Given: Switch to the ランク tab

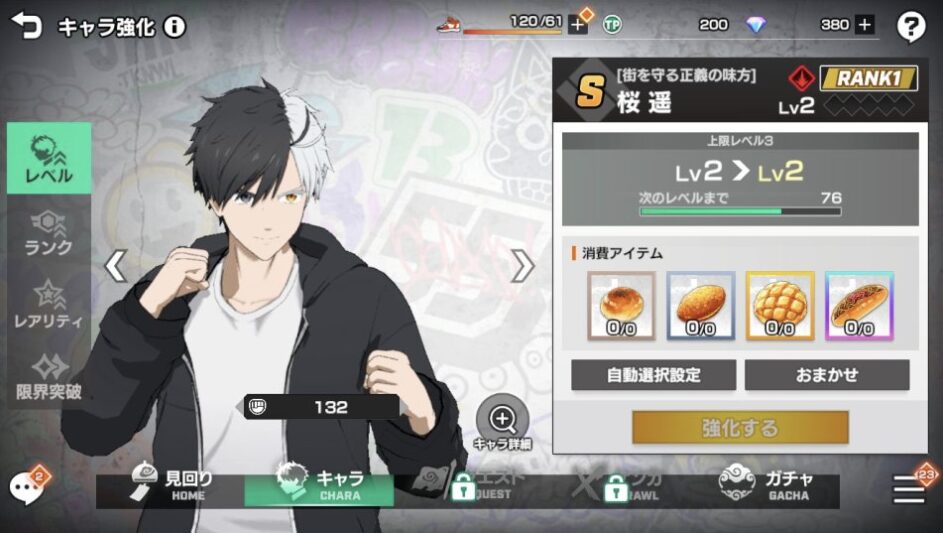Looking at the screenshot, I should [49, 234].
